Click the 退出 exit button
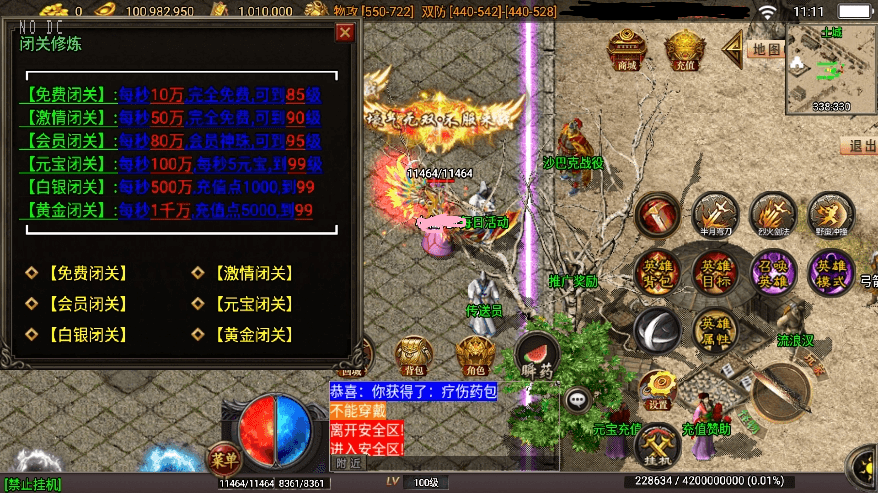The image size is (878, 493). (x=860, y=146)
